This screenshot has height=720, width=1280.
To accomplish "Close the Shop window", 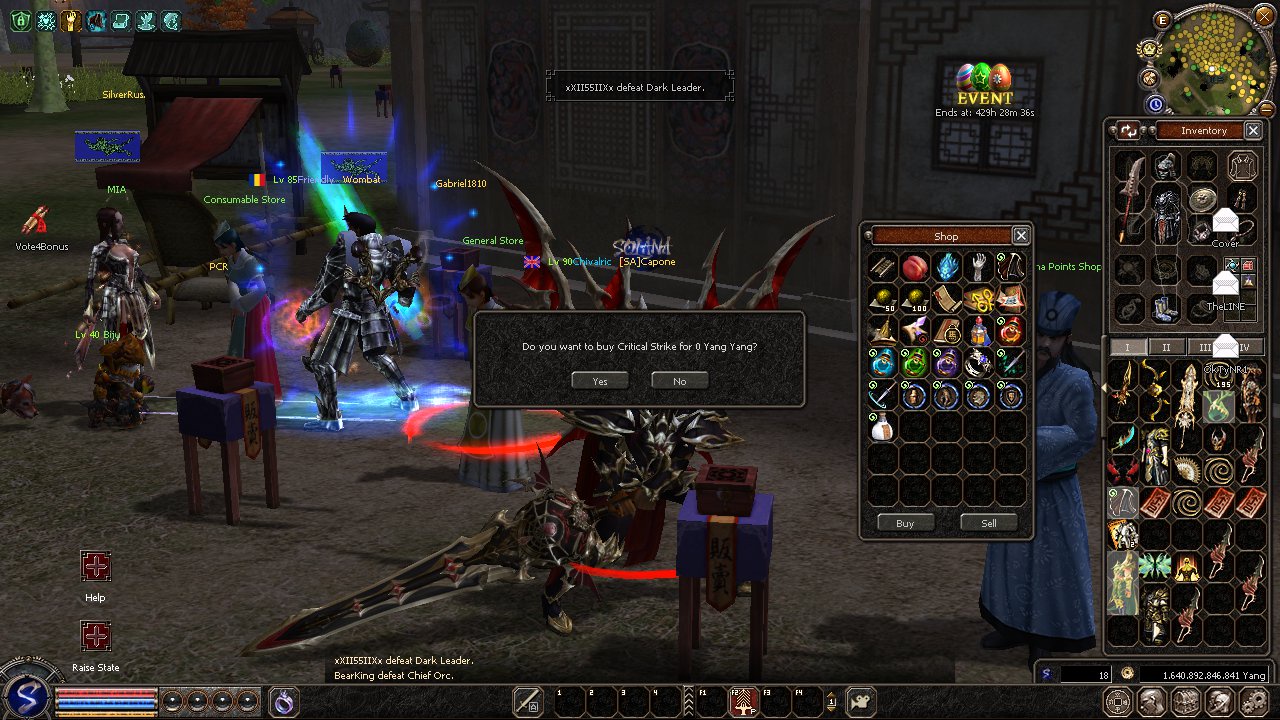I will pos(1020,236).
